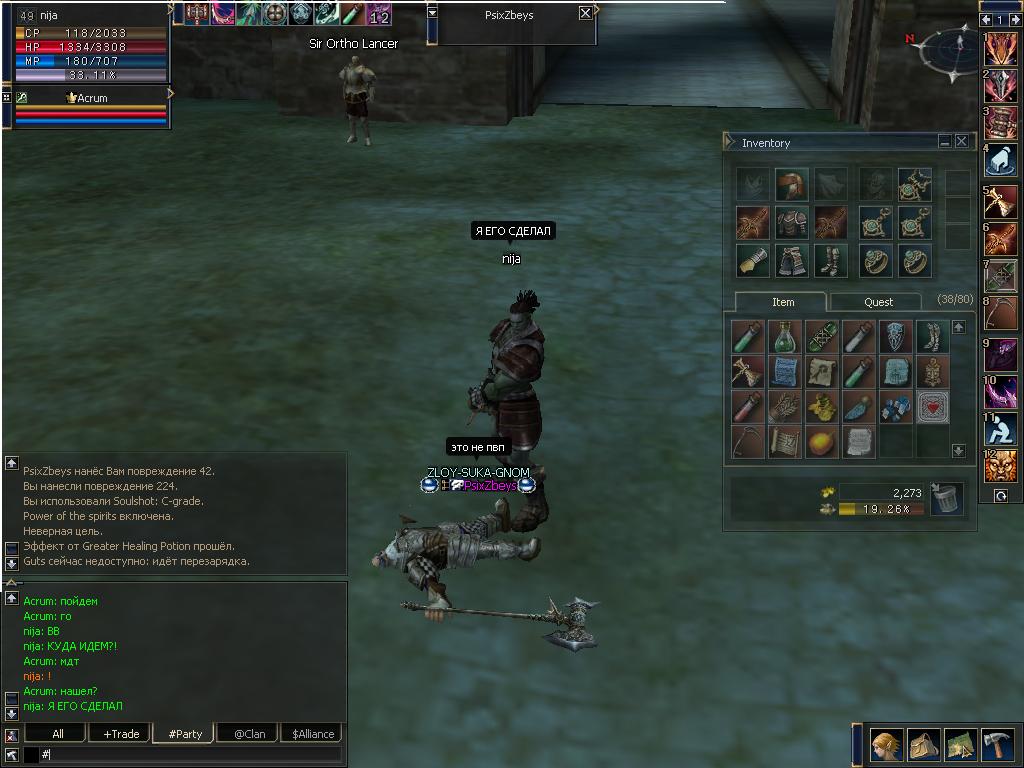Switch to the +Trade chat tab
Viewport: 1024px width, 768px height.
pos(120,734)
